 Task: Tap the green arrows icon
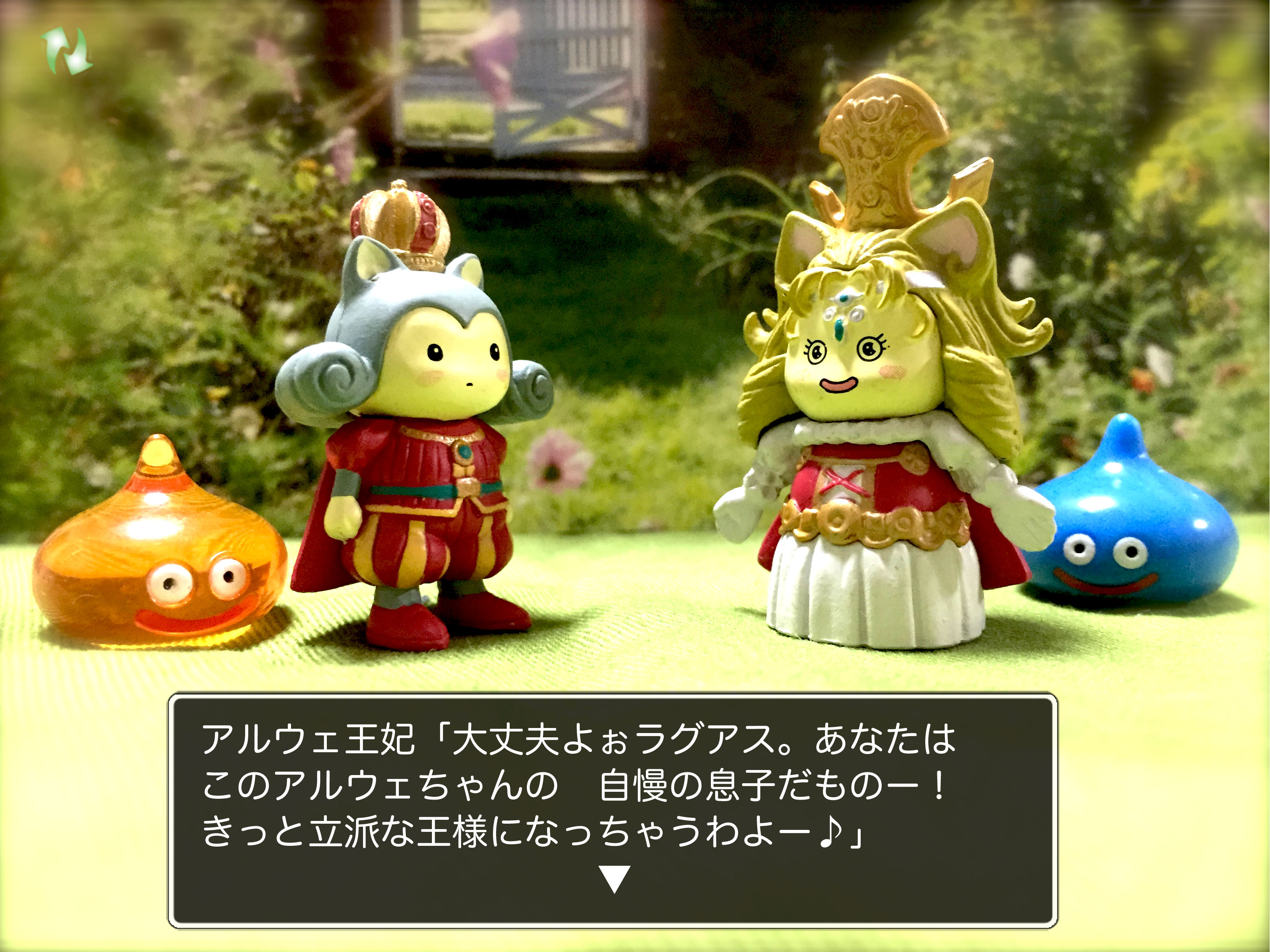[67, 51]
